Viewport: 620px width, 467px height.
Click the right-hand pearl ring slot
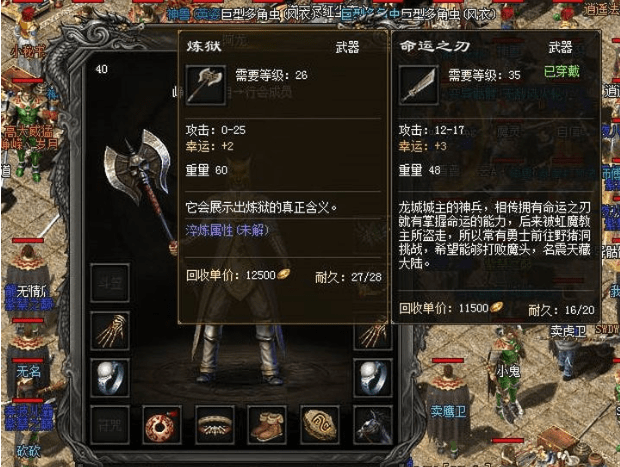373,377
